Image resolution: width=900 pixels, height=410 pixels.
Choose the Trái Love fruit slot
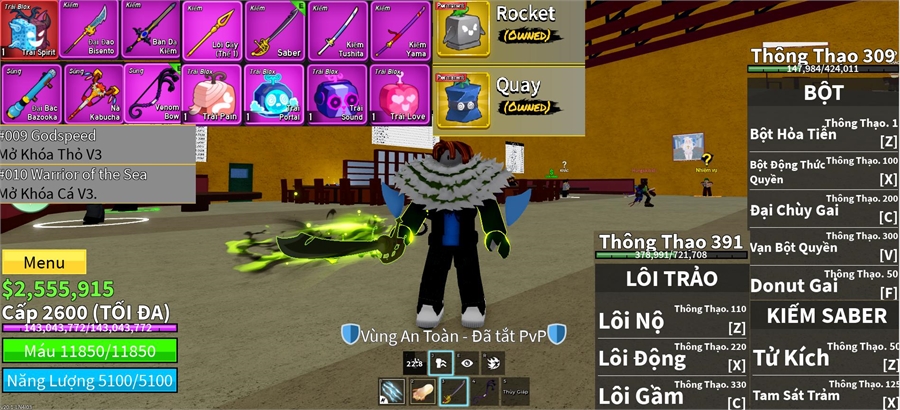(401, 93)
